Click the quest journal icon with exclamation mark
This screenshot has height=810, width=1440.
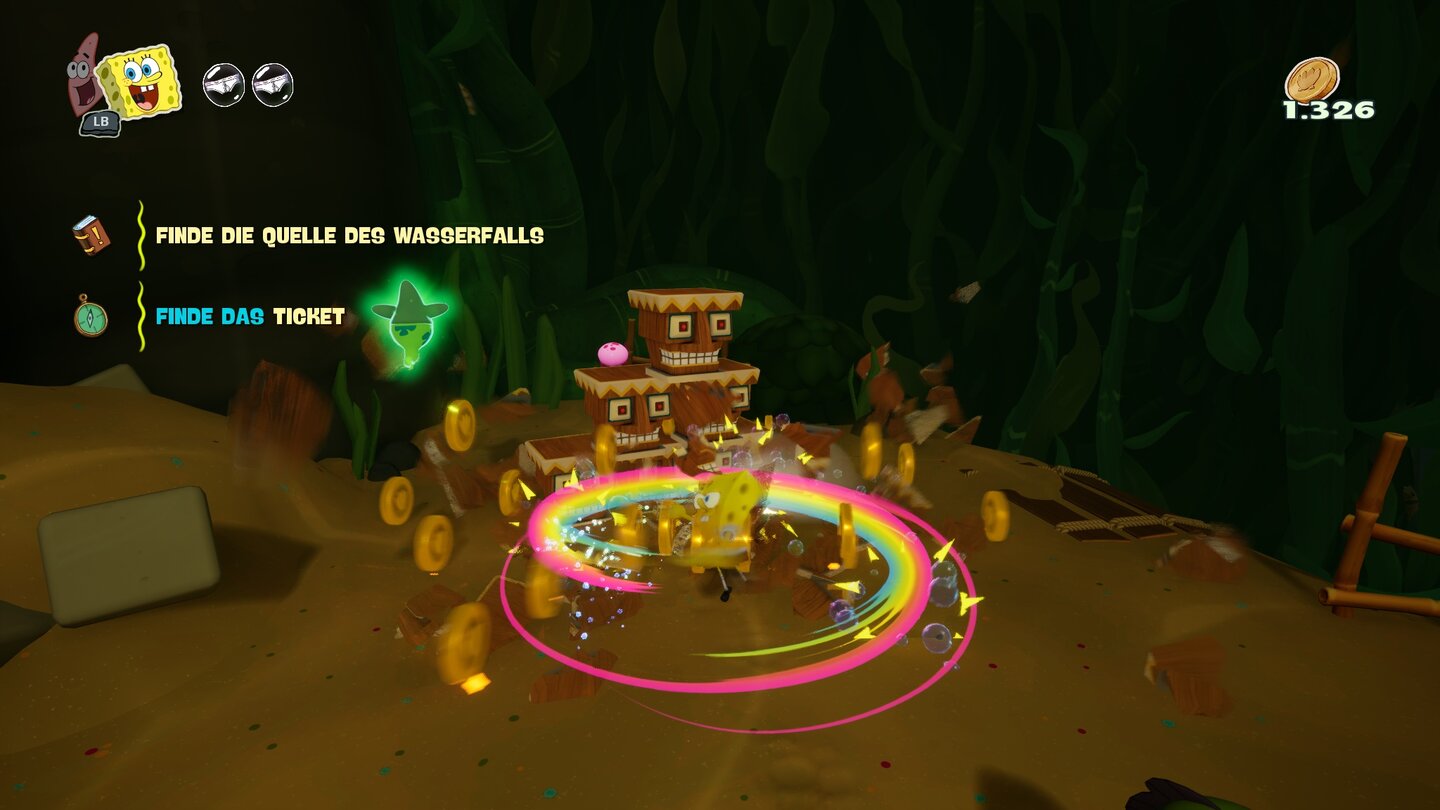pos(91,236)
